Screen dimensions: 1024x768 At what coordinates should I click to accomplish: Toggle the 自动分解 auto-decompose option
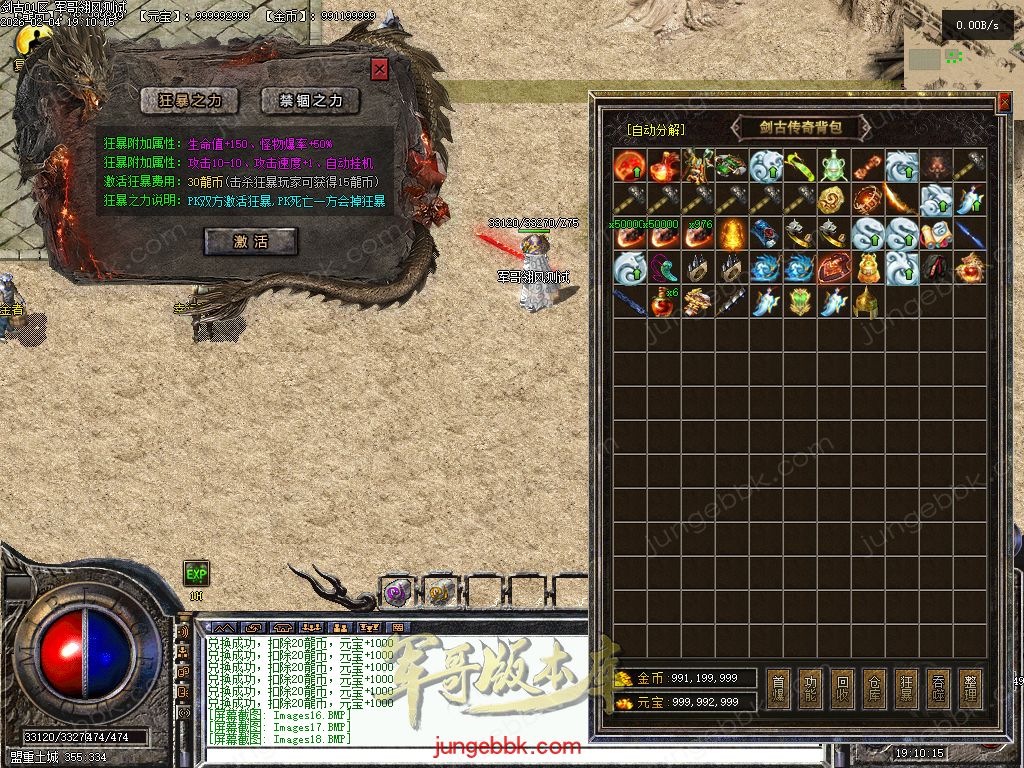tap(655, 129)
